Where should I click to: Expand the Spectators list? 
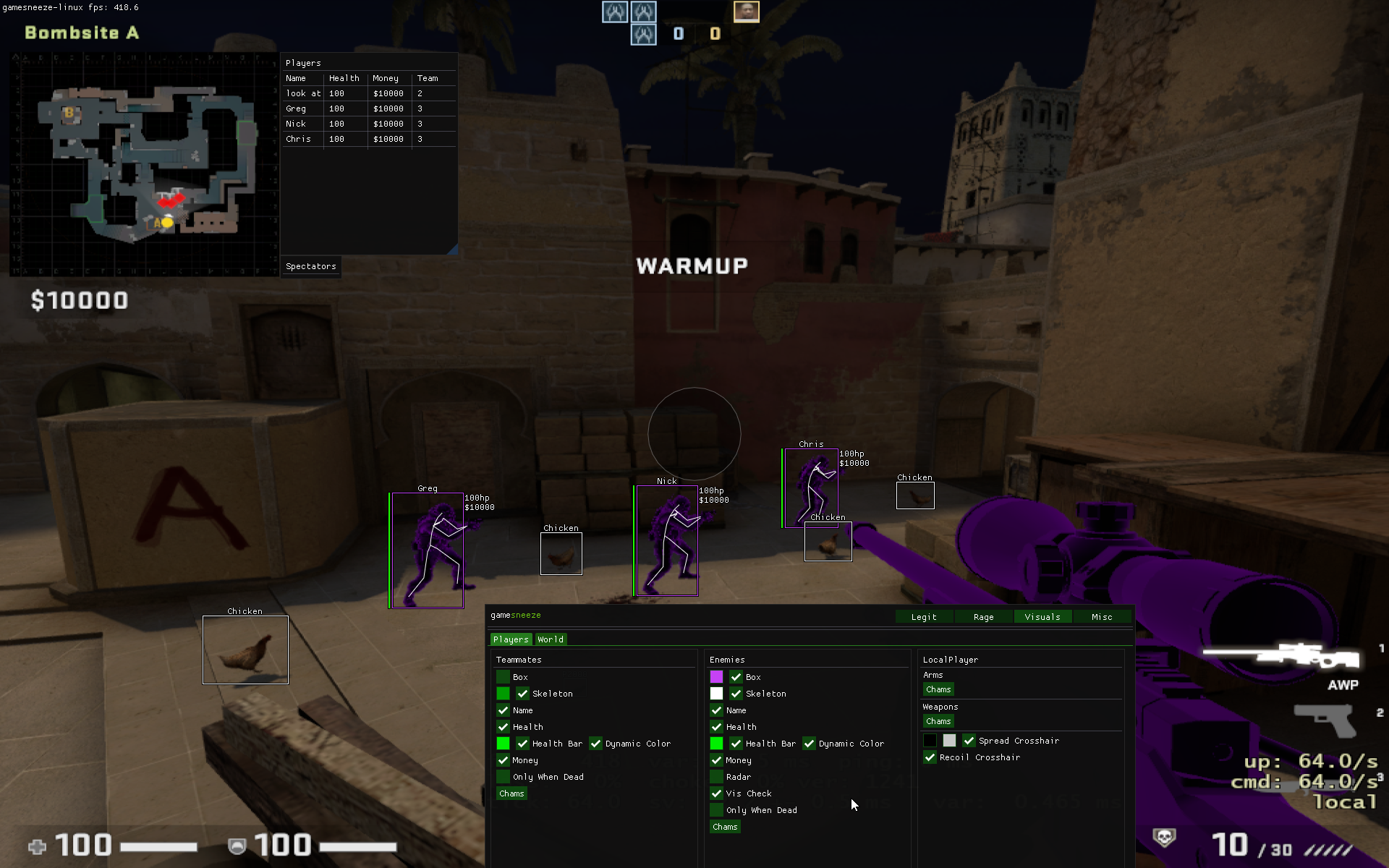point(311,266)
